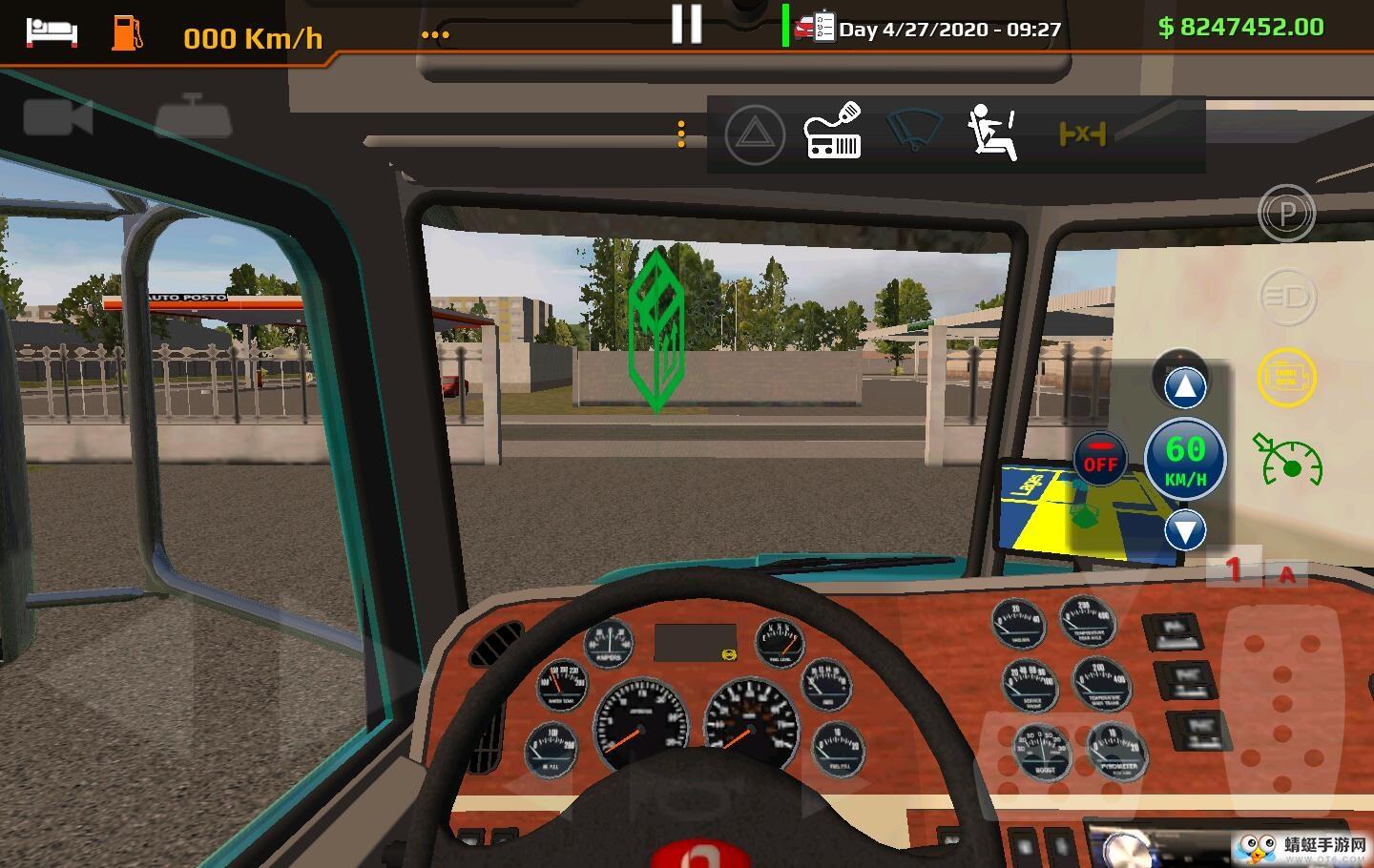Screen dimensions: 1374x868
Task: Open the fuel pump indicator
Action: [x=127, y=31]
